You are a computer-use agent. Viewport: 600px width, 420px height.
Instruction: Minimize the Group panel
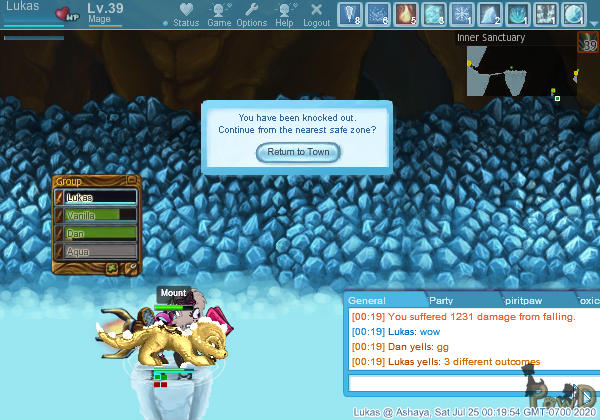click(131, 181)
